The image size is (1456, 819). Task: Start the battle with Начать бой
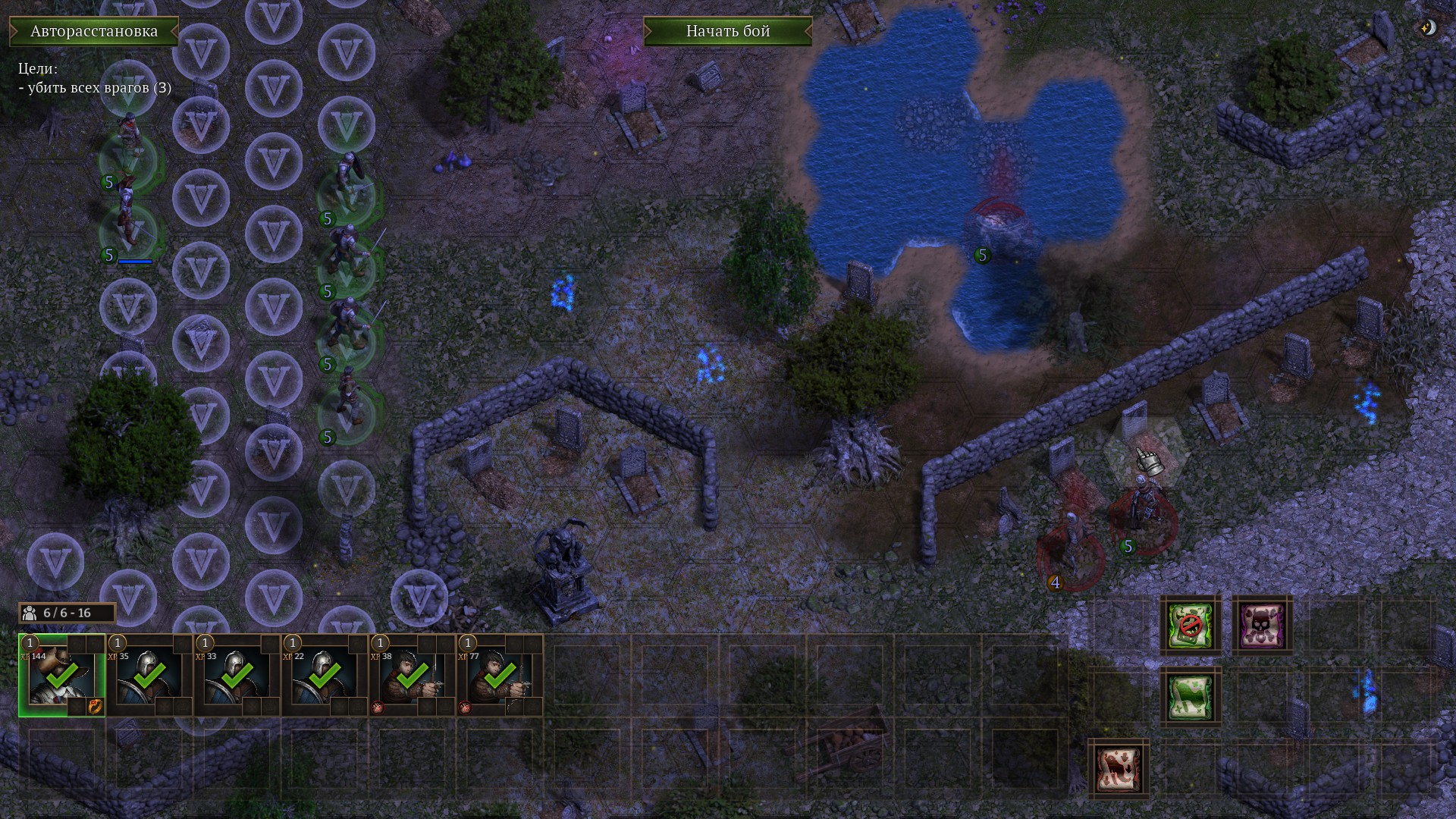click(x=727, y=31)
